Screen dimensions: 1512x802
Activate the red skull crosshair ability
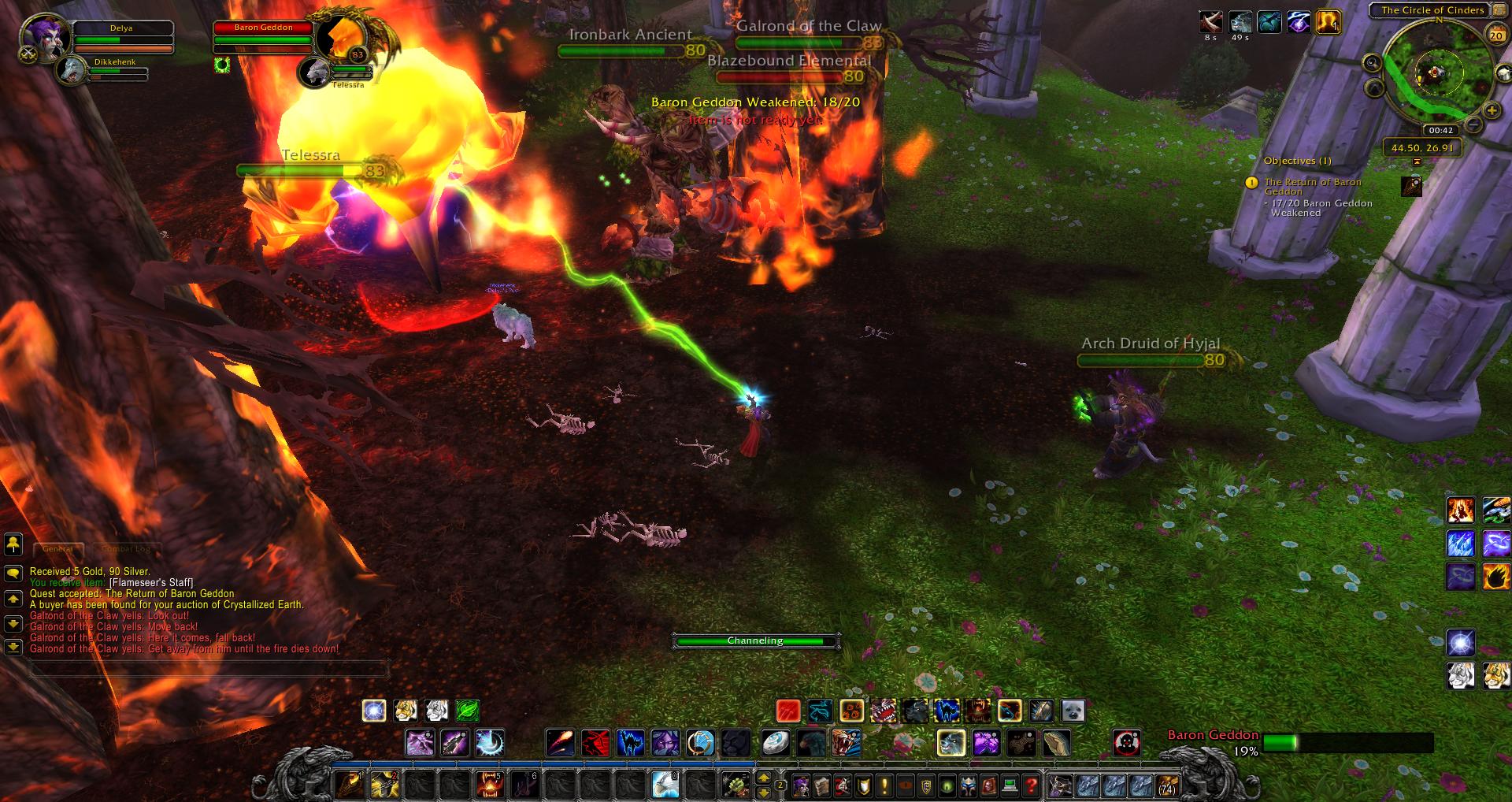(1127, 743)
